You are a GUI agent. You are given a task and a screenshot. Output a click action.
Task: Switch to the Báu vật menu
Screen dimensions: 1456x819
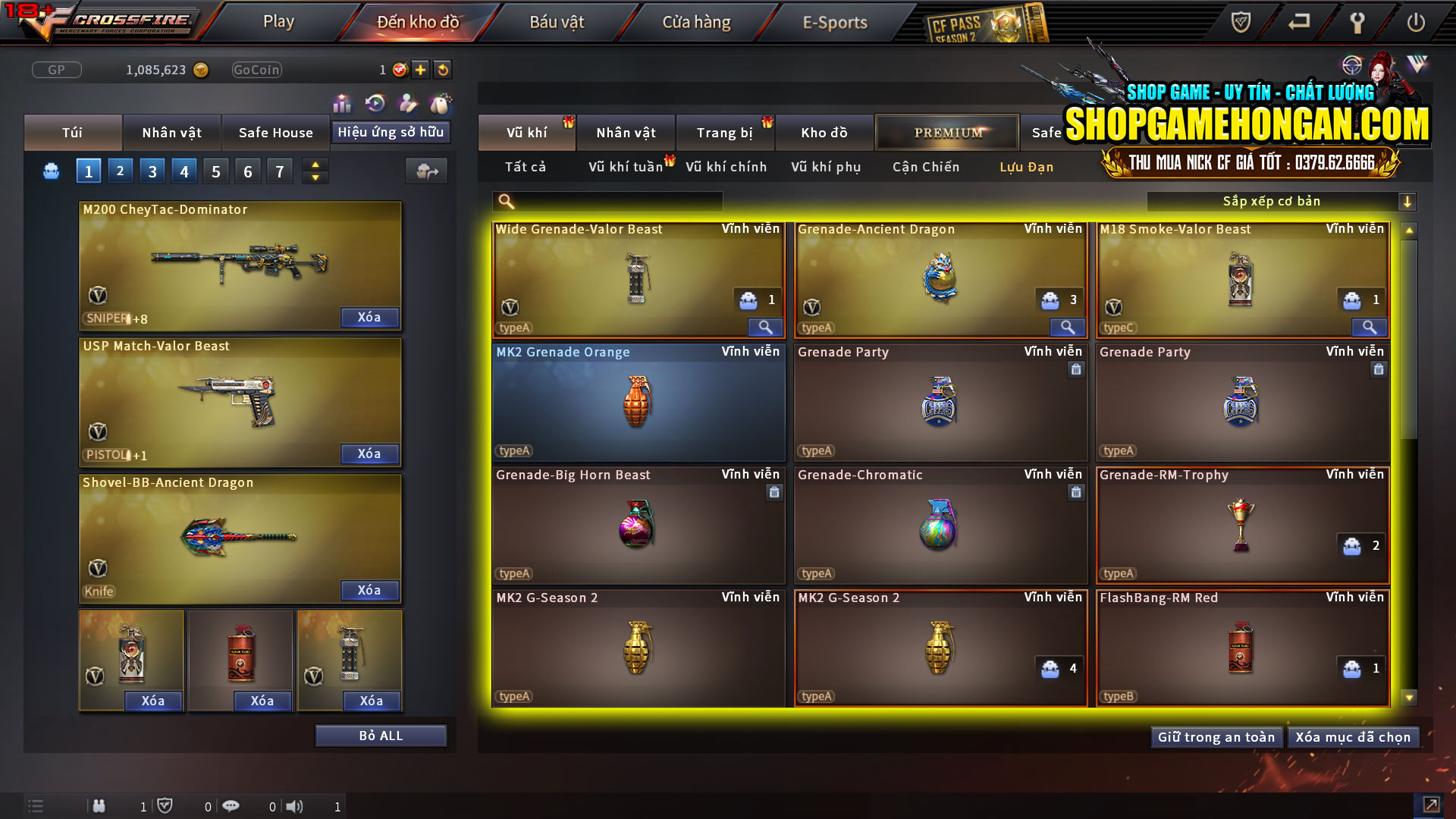(x=557, y=22)
